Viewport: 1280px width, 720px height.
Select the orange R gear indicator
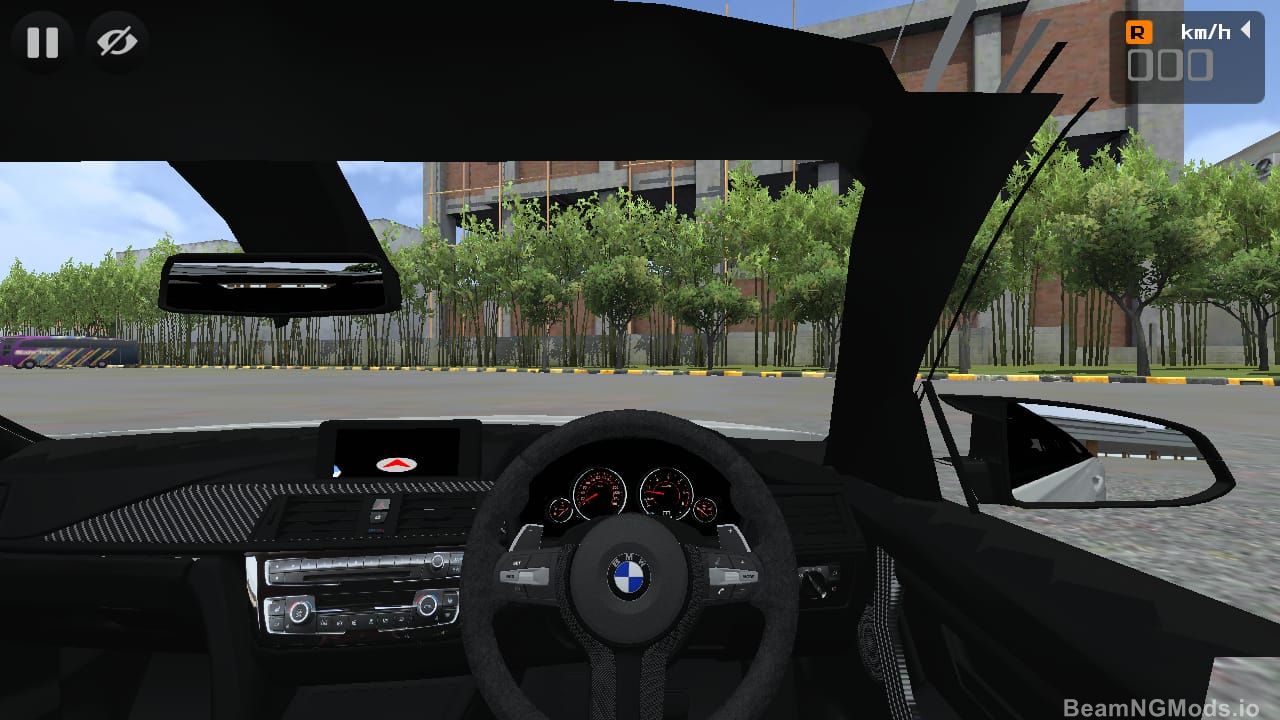click(1138, 31)
